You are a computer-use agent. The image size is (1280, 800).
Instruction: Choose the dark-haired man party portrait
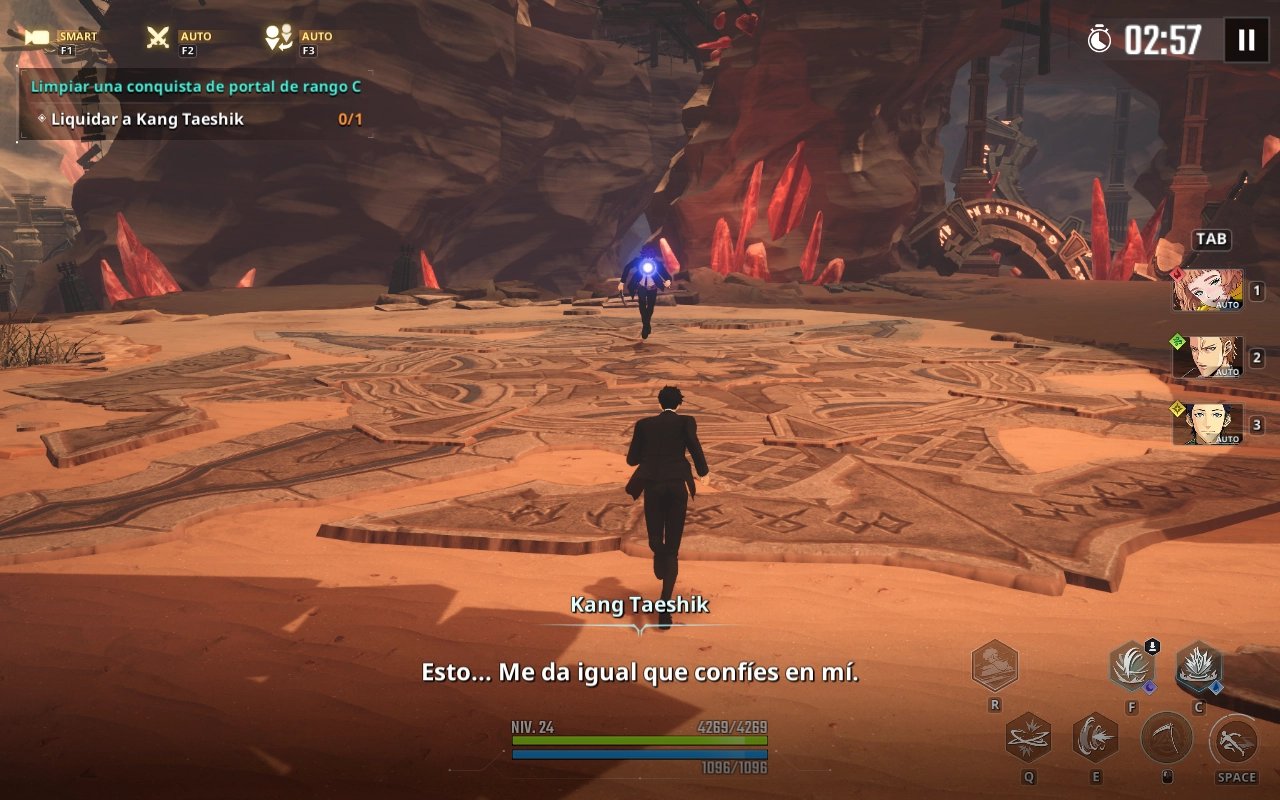pyautogui.click(x=1207, y=424)
